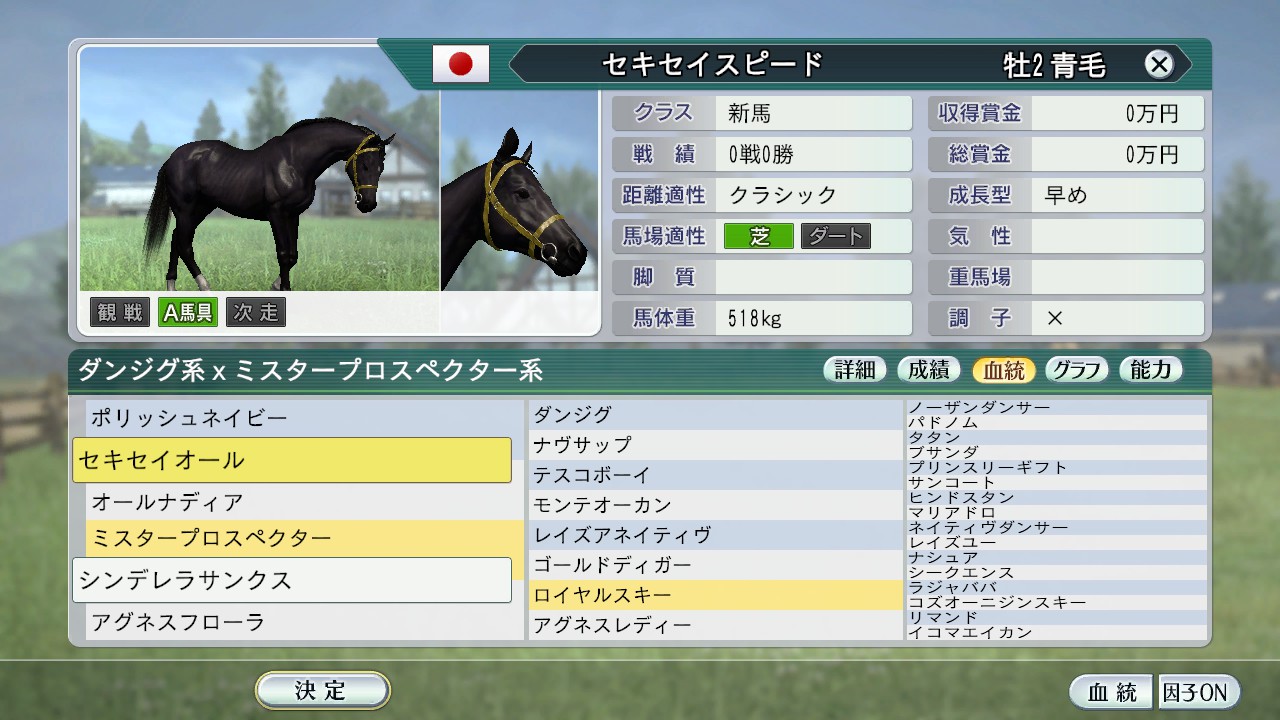The image size is (1280, 720).
Task: Select the 収得賞金 prize money field
Action: [x=978, y=113]
